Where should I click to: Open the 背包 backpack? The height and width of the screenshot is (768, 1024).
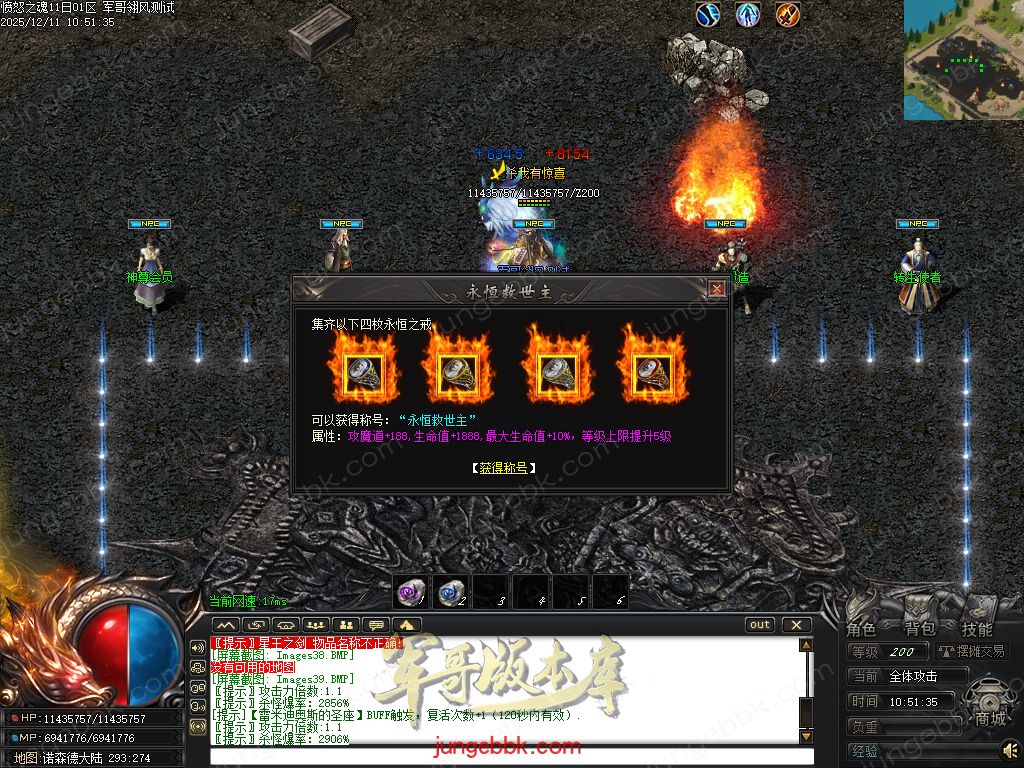click(x=919, y=629)
